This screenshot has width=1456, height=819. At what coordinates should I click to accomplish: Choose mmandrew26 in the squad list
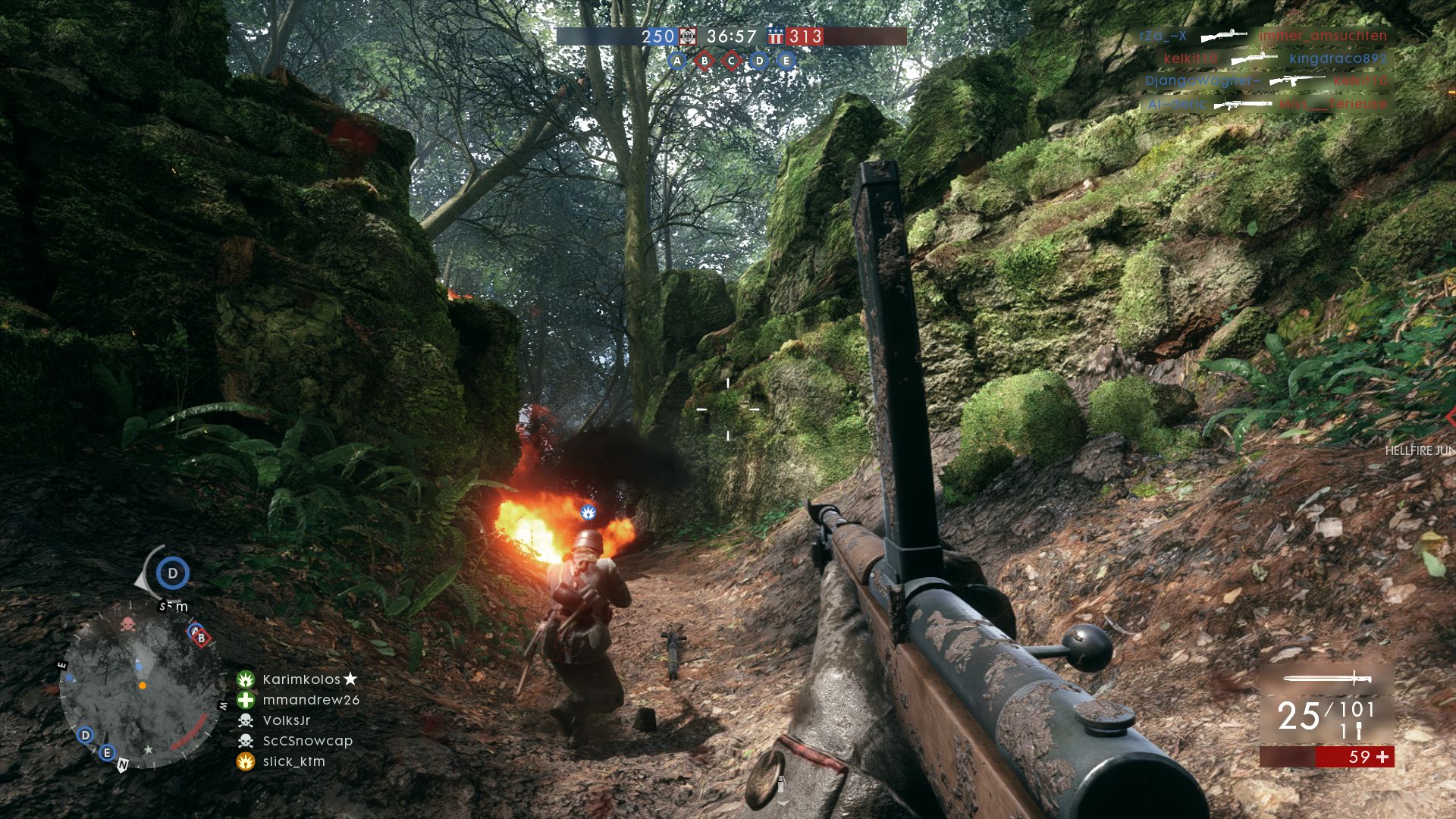point(310,700)
